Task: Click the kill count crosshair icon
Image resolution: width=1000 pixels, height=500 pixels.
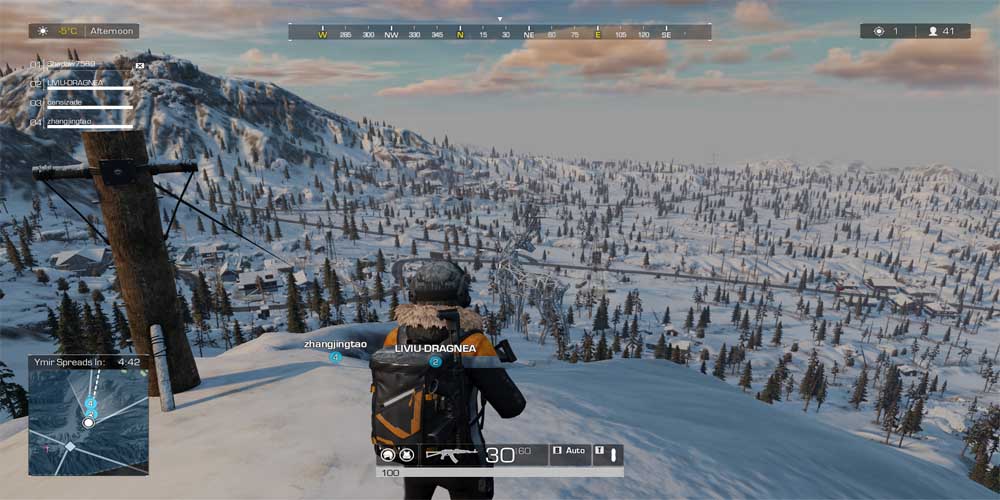Action: (879, 31)
